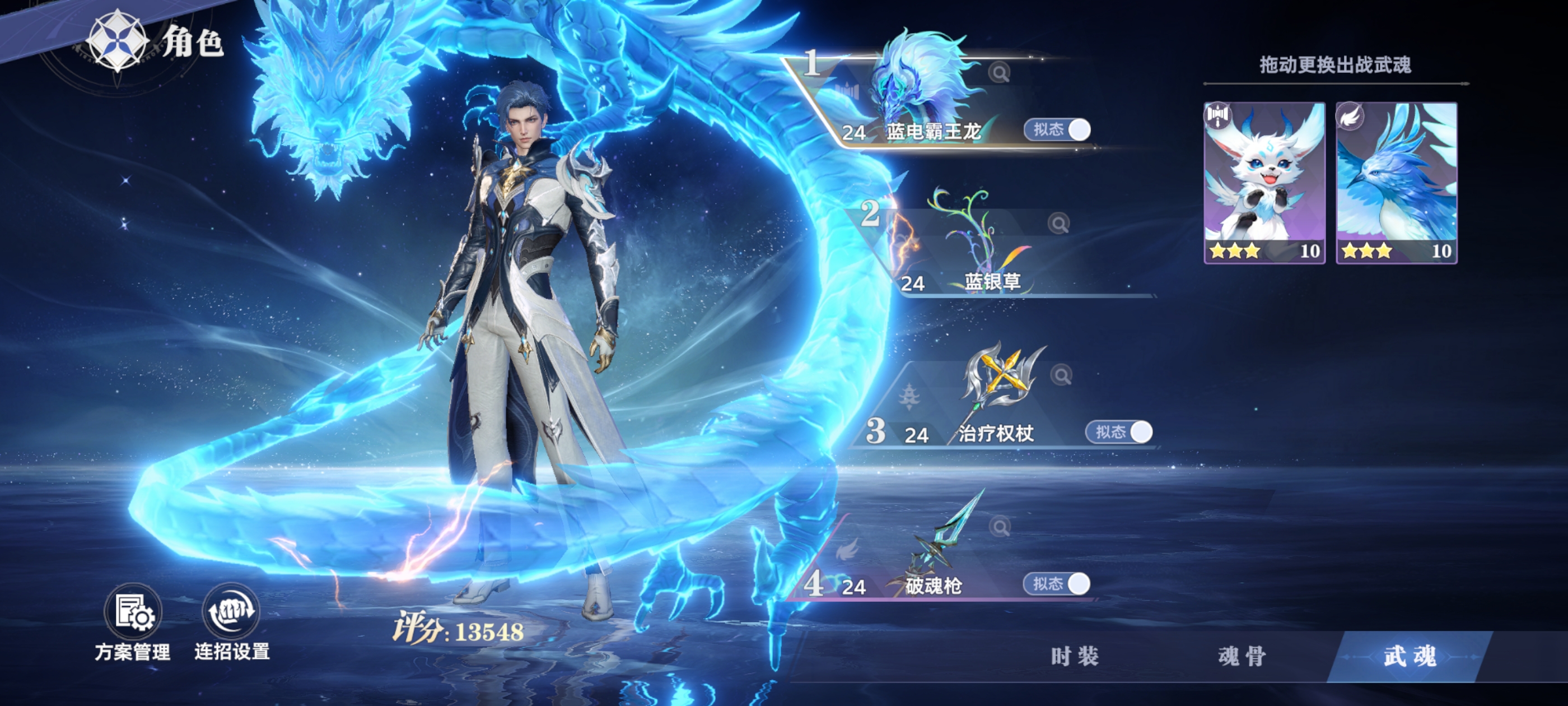Inspect 蓝电霸王龙 with its magnifier icon
Screen dimensions: 1568x706
click(999, 73)
